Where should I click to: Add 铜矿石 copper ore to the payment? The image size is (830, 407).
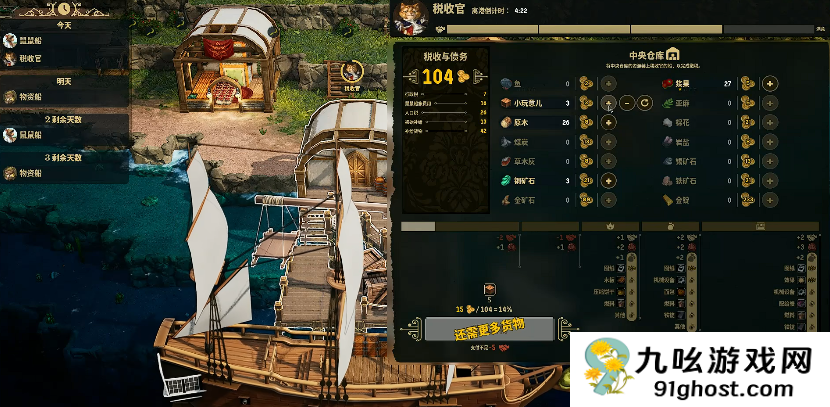coord(608,181)
